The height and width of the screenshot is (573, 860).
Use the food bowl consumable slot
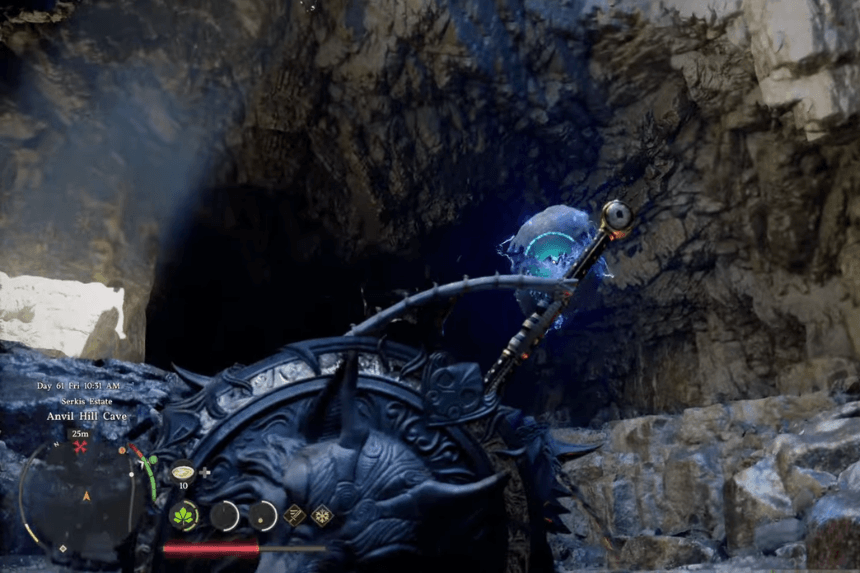[183, 471]
